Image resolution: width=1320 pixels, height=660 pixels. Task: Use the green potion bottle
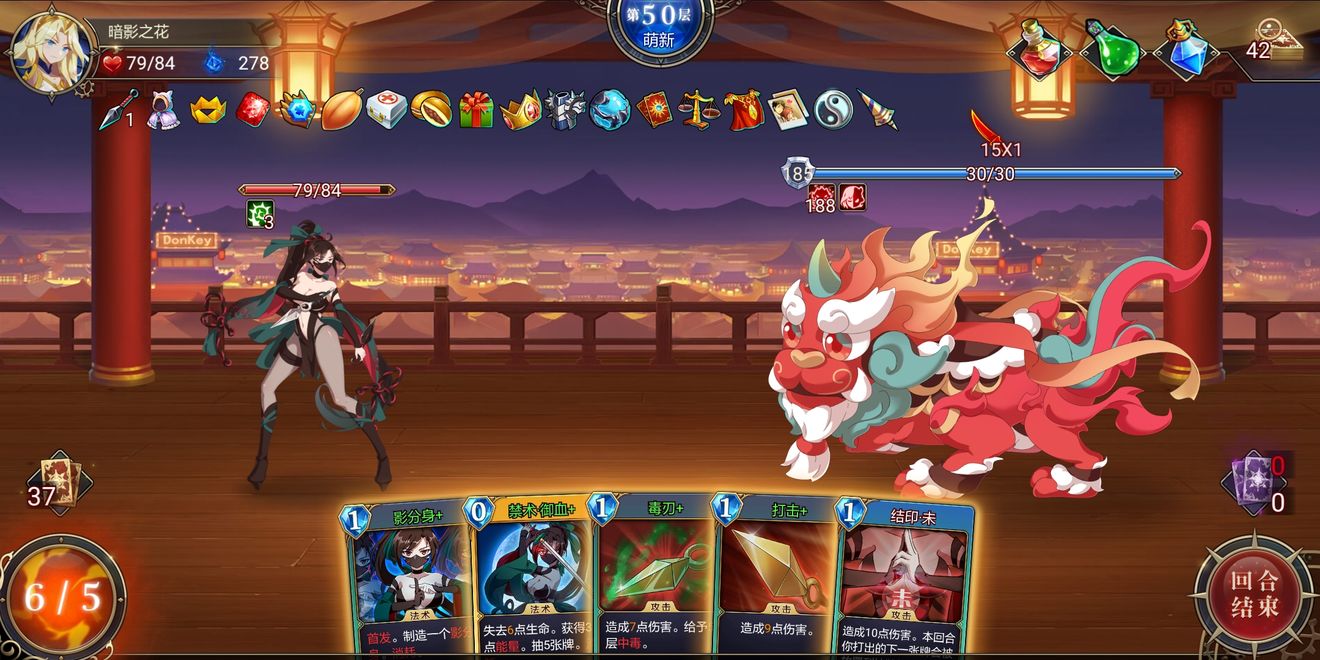click(x=1112, y=47)
